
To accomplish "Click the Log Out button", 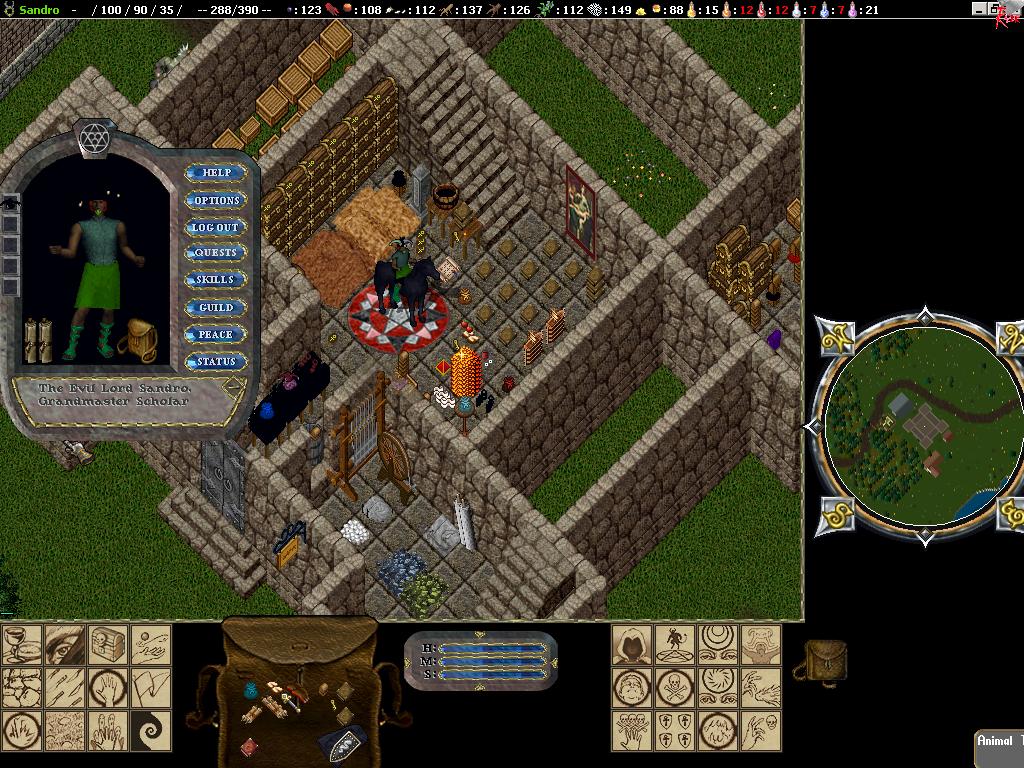I will point(216,227).
